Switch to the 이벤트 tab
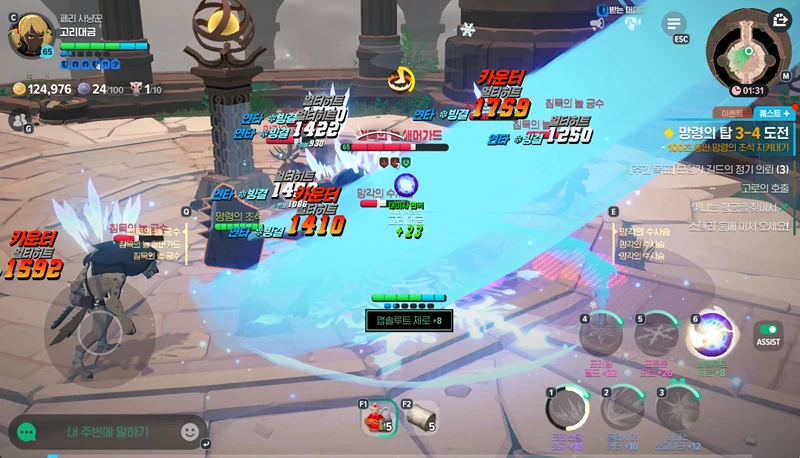800x458 pixels. (728, 113)
